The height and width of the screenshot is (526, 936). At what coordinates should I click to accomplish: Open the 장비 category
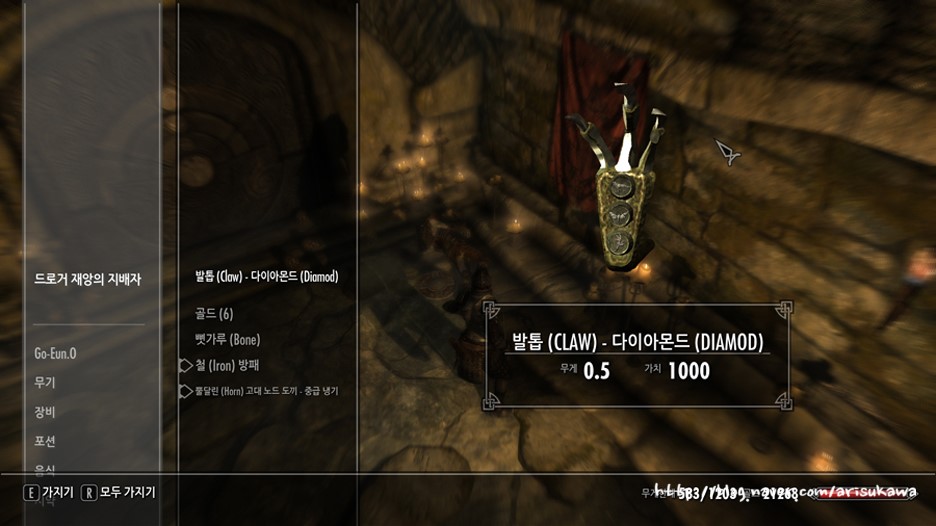(45, 412)
